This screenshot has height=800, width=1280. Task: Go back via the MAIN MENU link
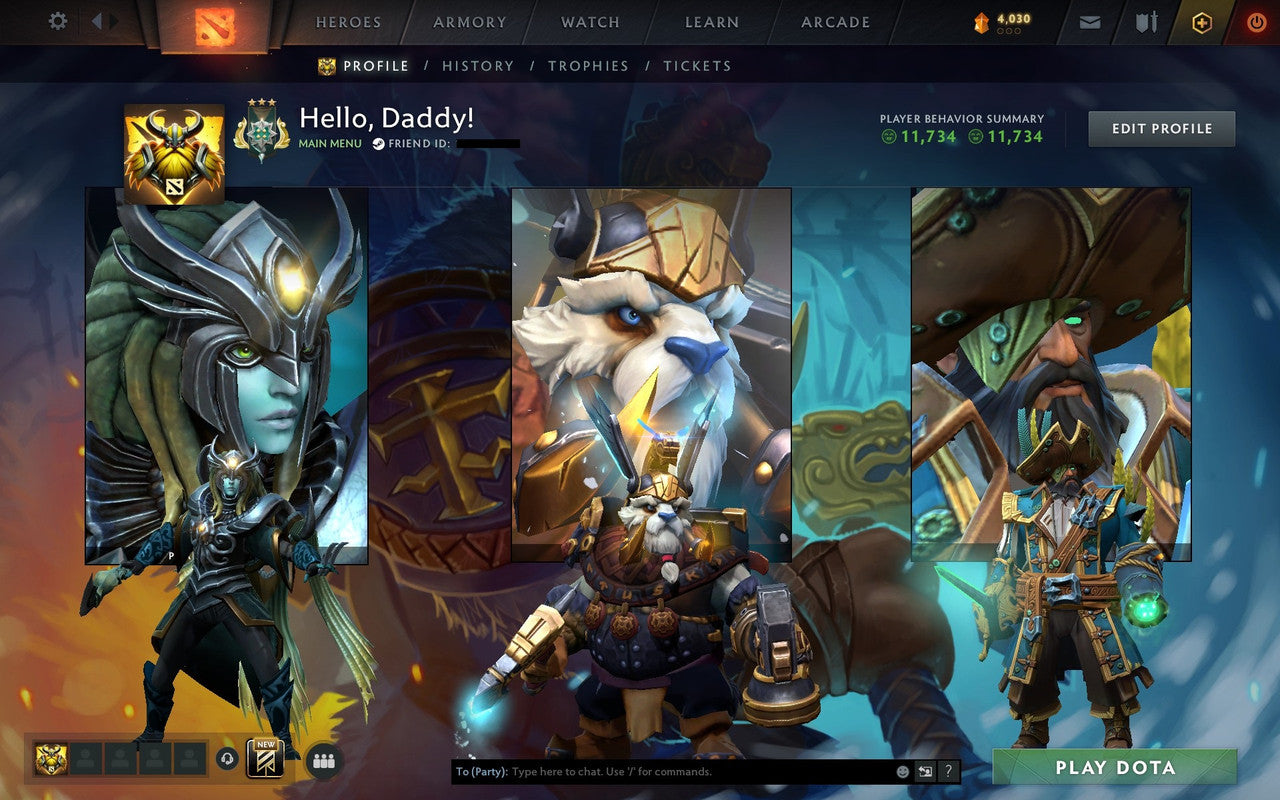pos(328,143)
